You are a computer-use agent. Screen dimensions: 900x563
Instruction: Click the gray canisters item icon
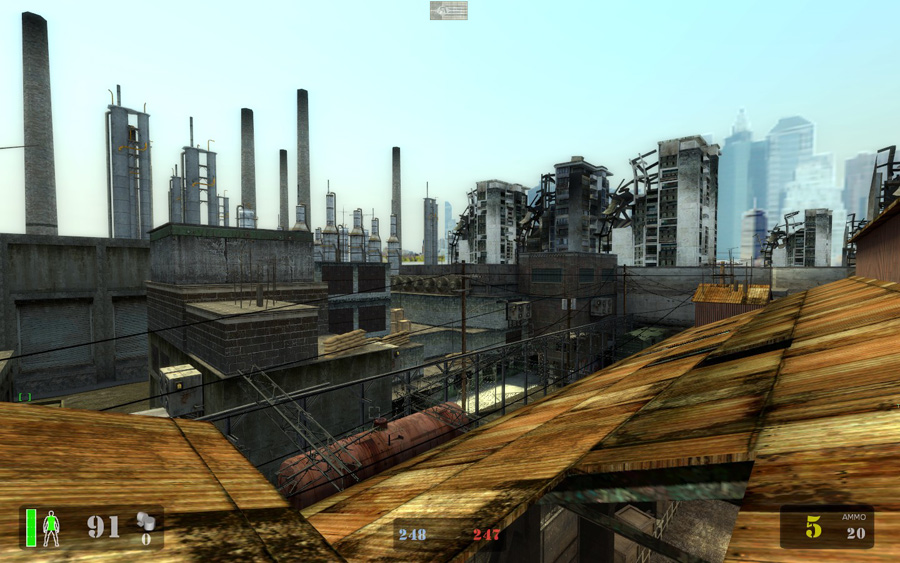tap(146, 520)
